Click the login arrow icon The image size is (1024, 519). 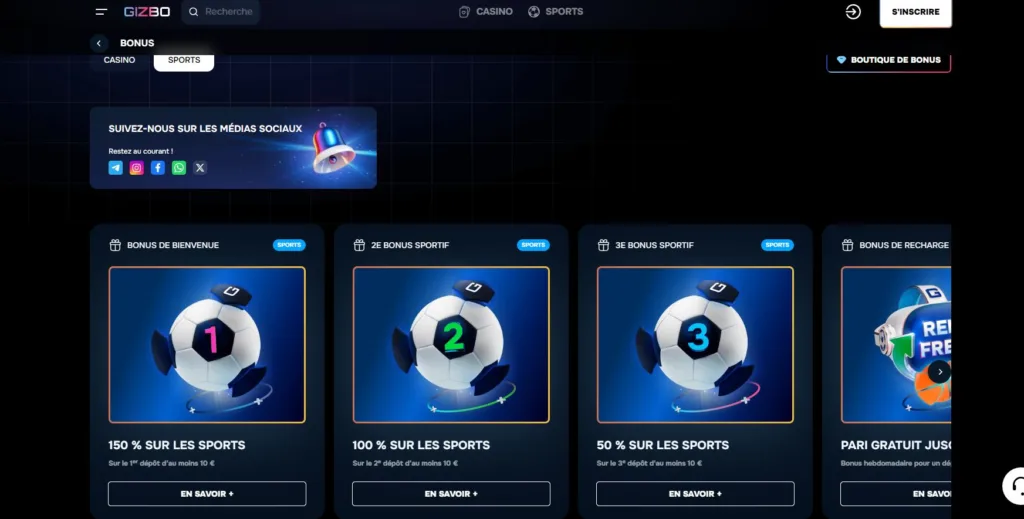point(853,12)
